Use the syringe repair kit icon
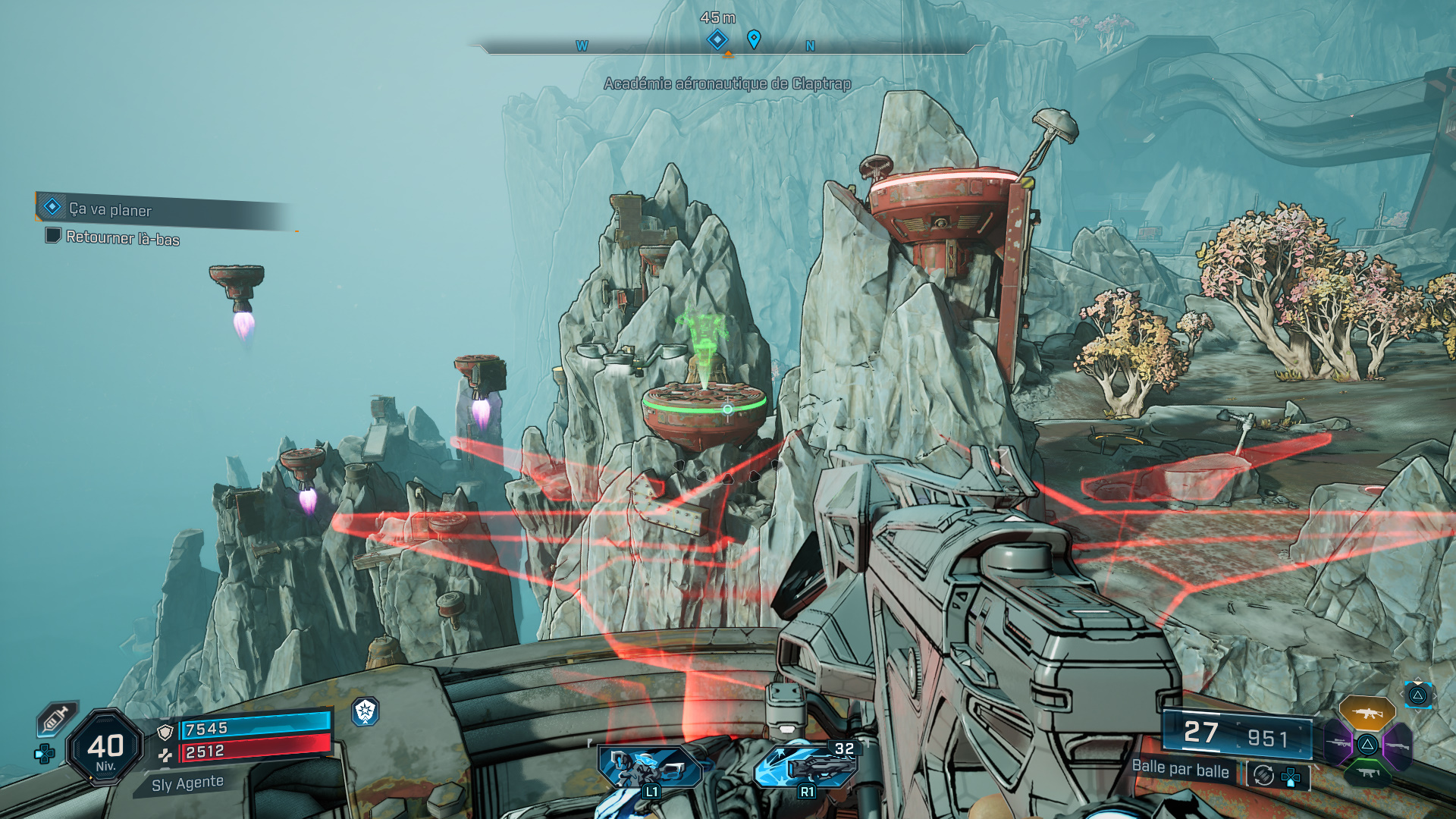This screenshot has height=819, width=1456. tap(57, 718)
